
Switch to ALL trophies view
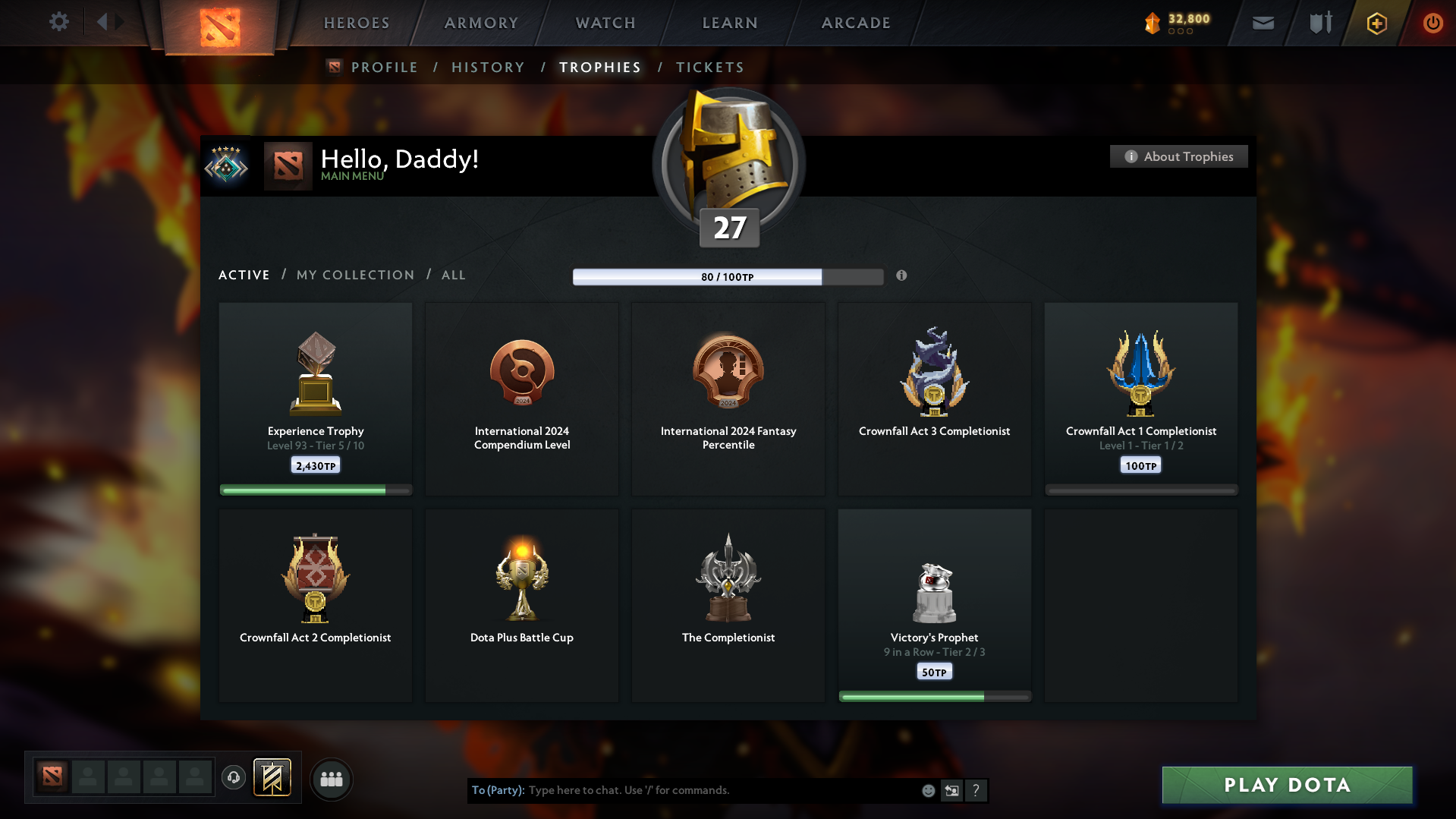pyautogui.click(x=453, y=275)
